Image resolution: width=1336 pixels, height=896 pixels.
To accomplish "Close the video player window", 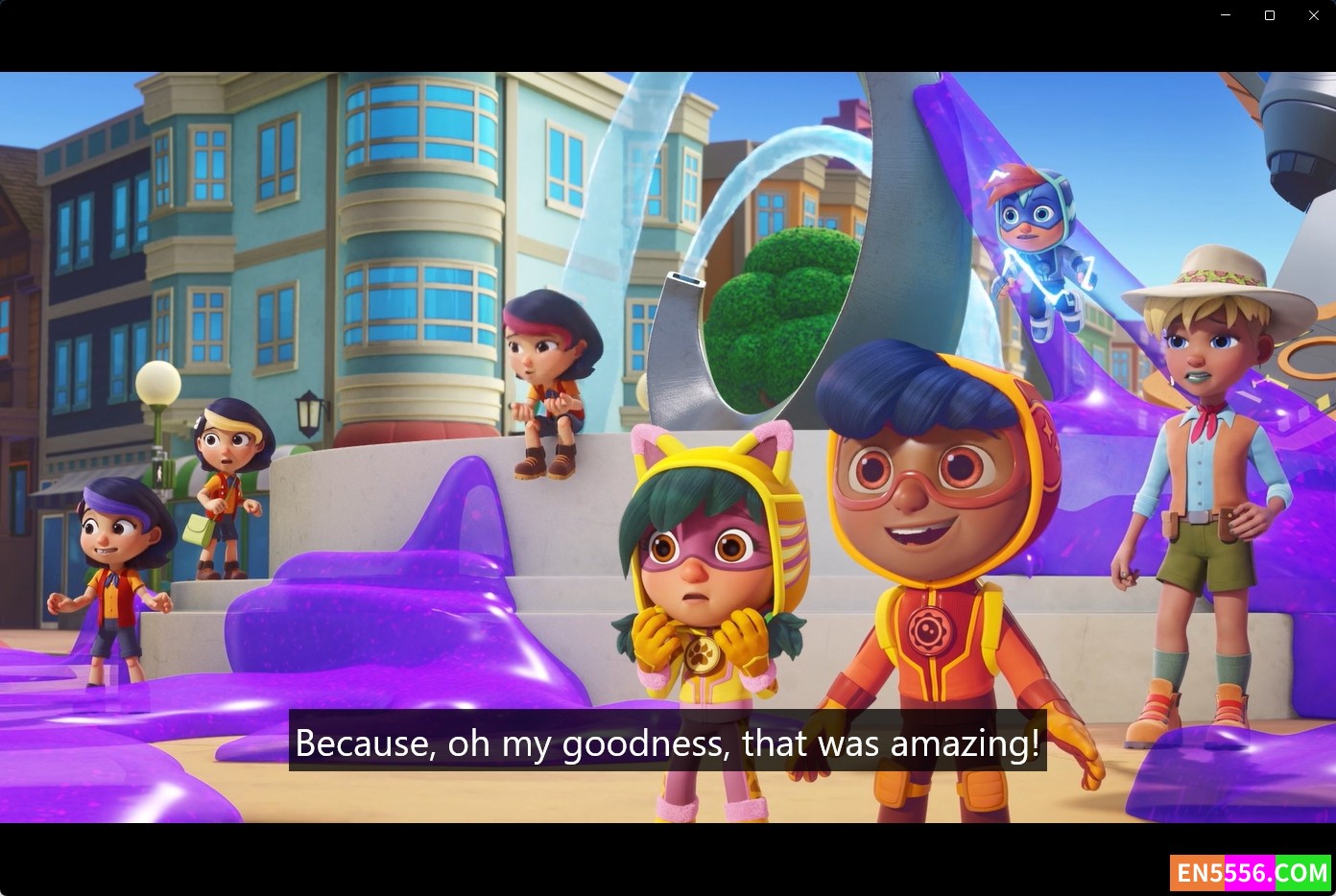I will [1313, 15].
